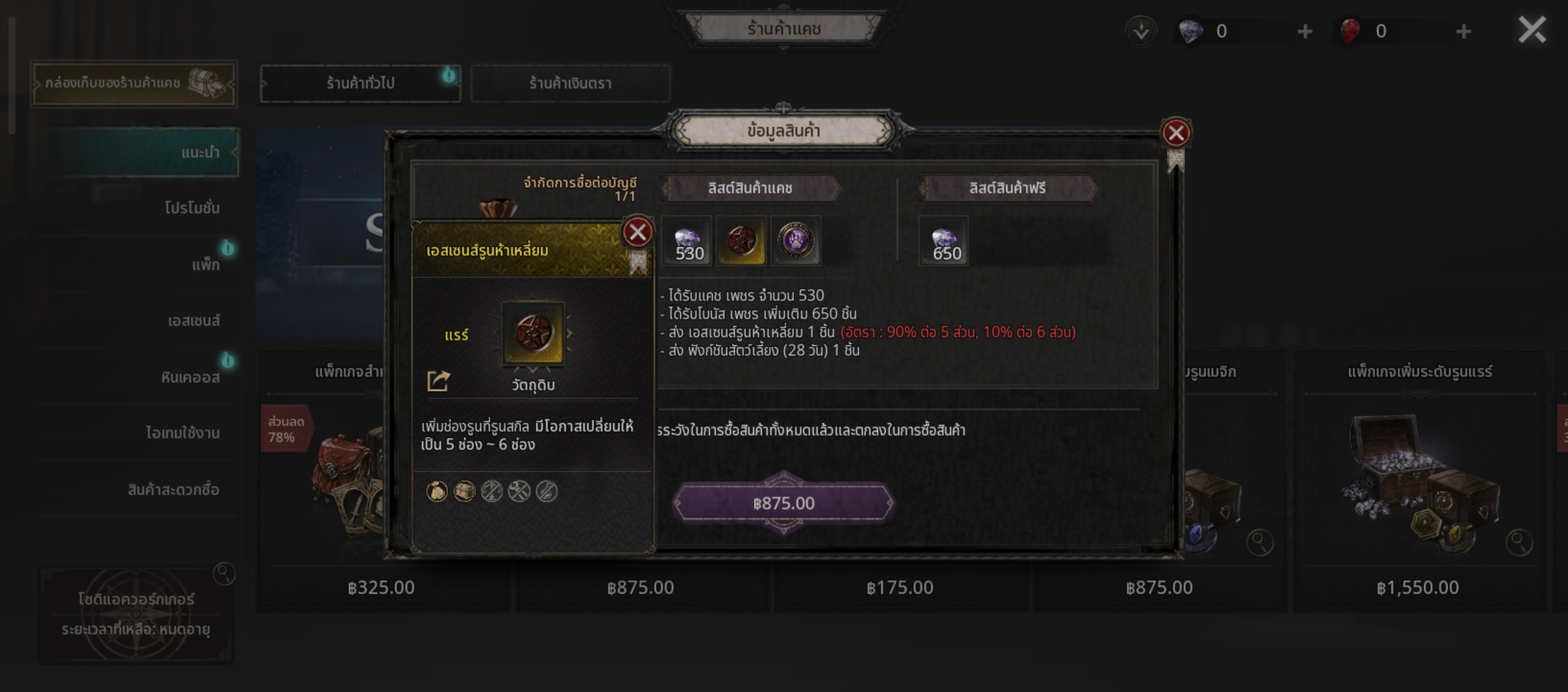The image size is (1568, 692).
Task: Open the cash shop storage box
Action: (x=134, y=83)
